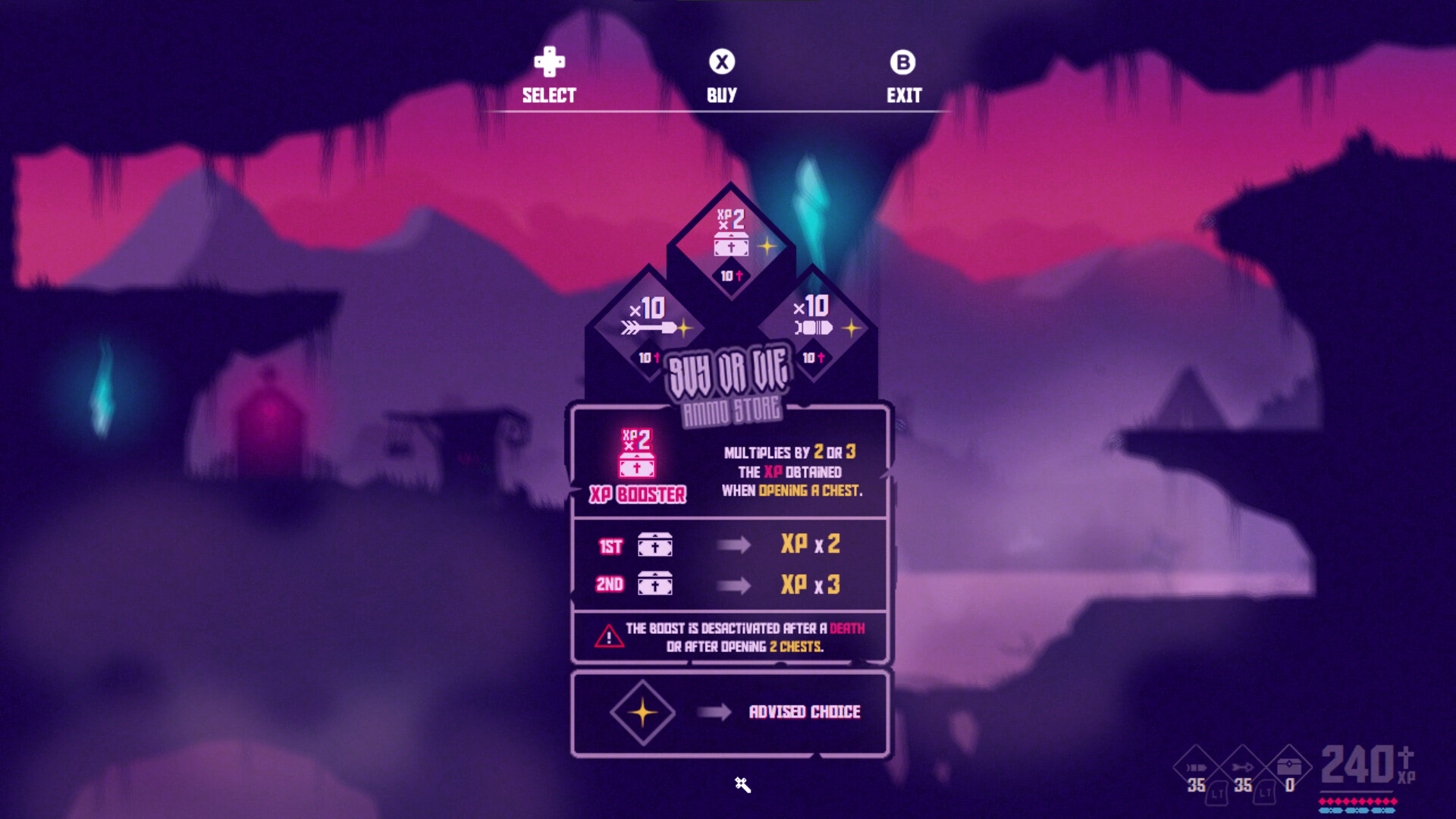Click the advised choice star diamond
The height and width of the screenshot is (819, 1456).
(x=642, y=711)
